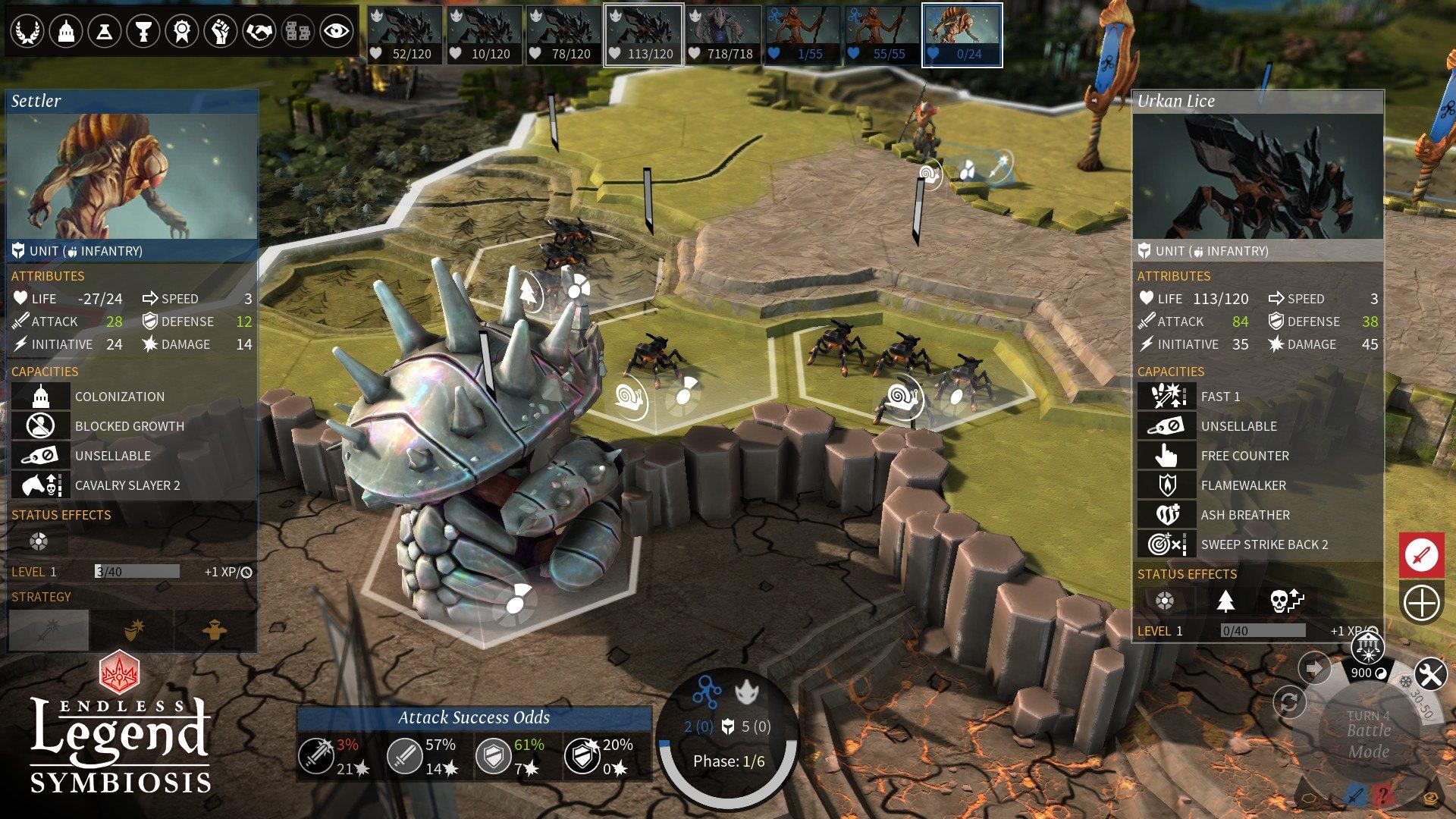Open the empire screen via laurel wreath icon

(27, 30)
